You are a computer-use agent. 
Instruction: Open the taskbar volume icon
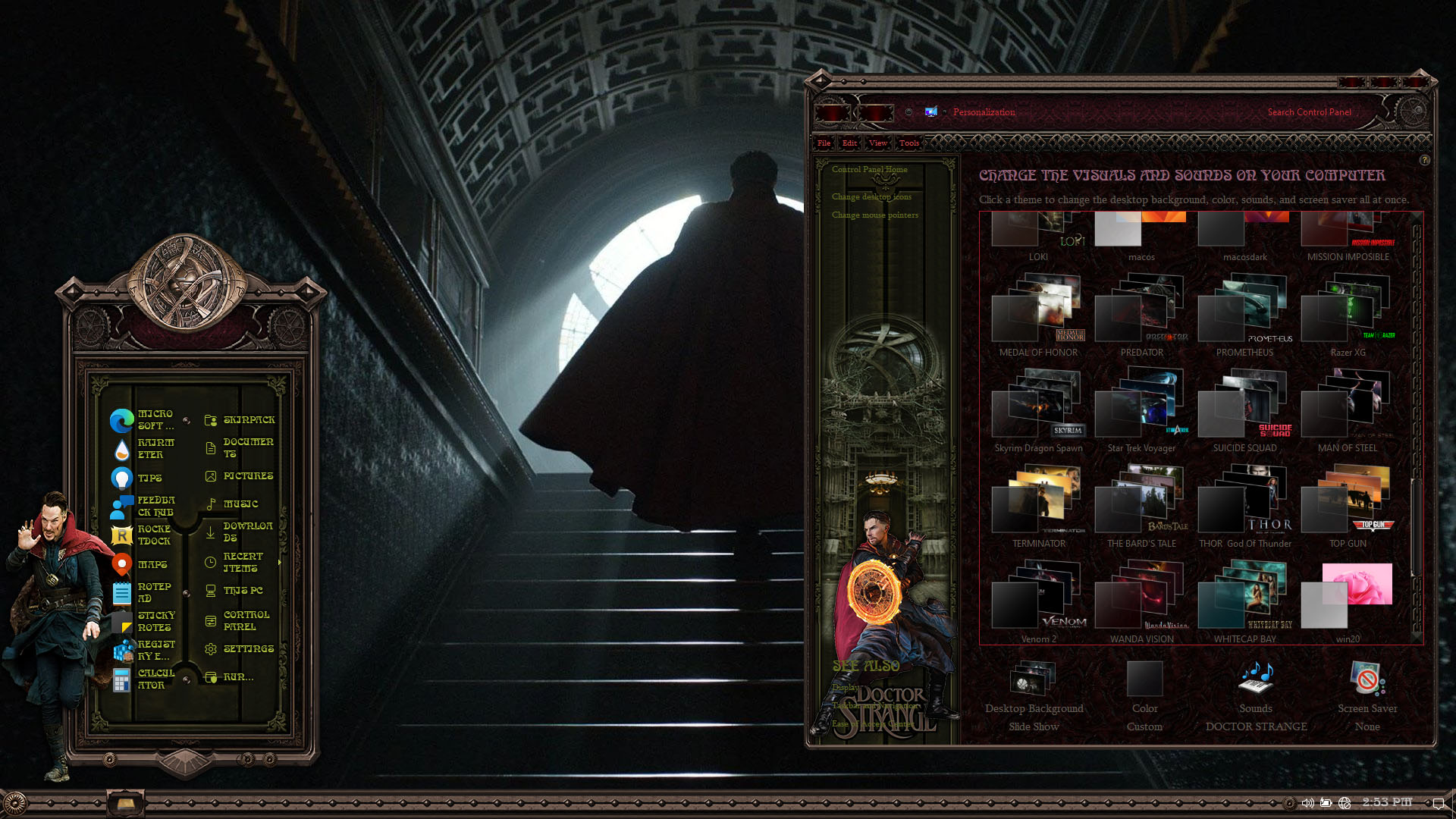pos(1307,803)
